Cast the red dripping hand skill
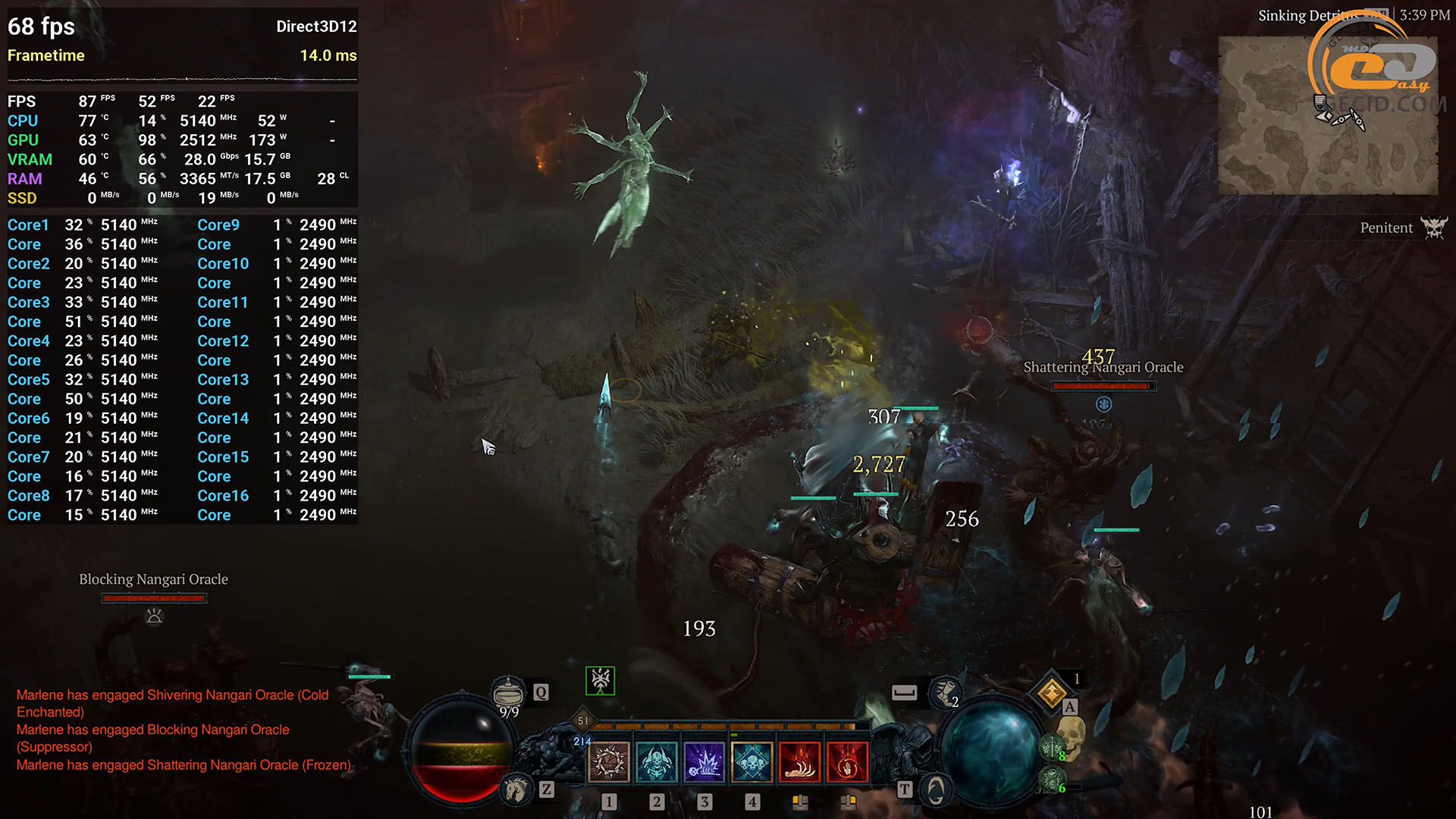Viewport: 1456px width, 819px height. pos(799,761)
